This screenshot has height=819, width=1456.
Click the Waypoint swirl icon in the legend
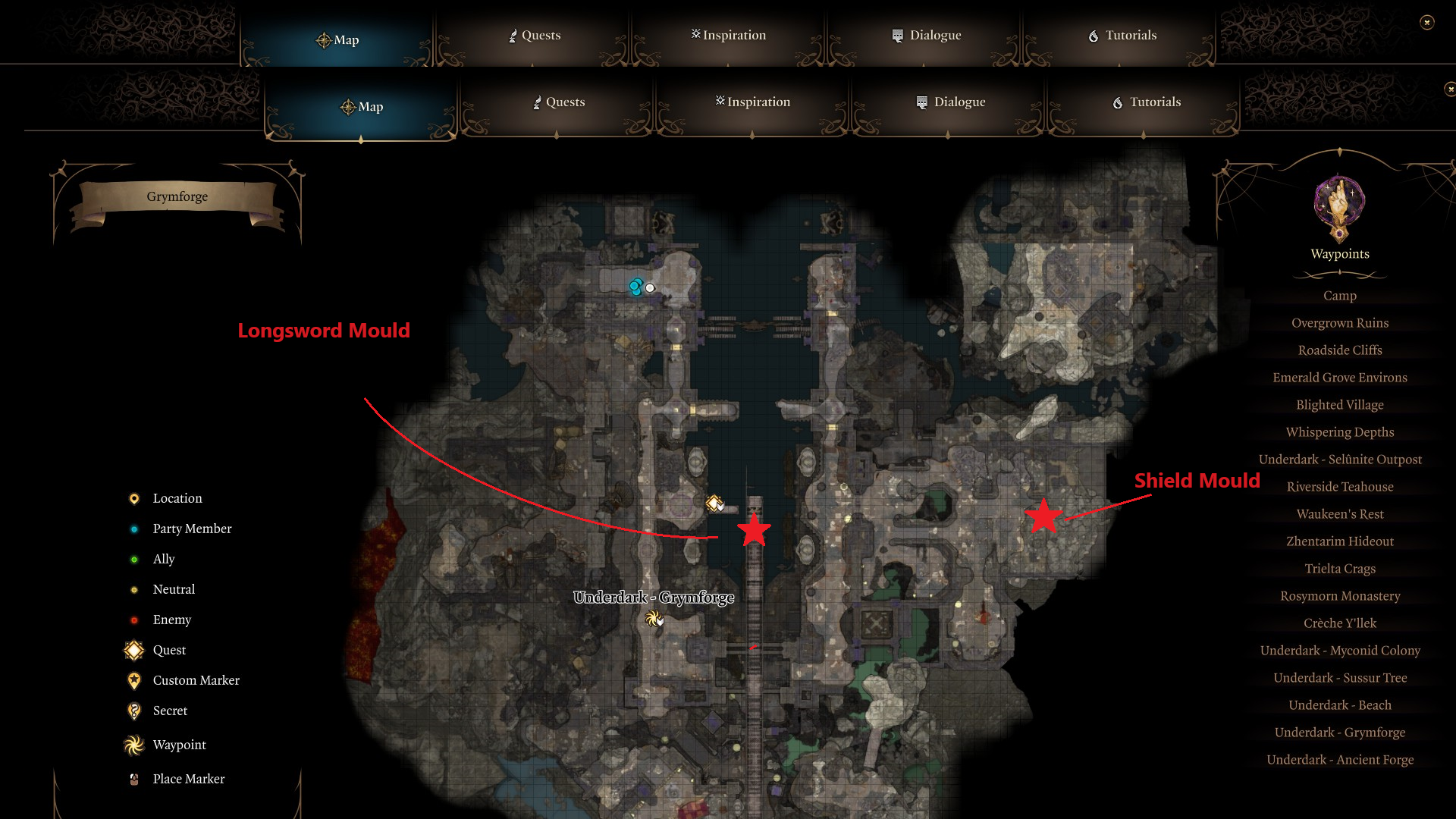[x=134, y=745]
